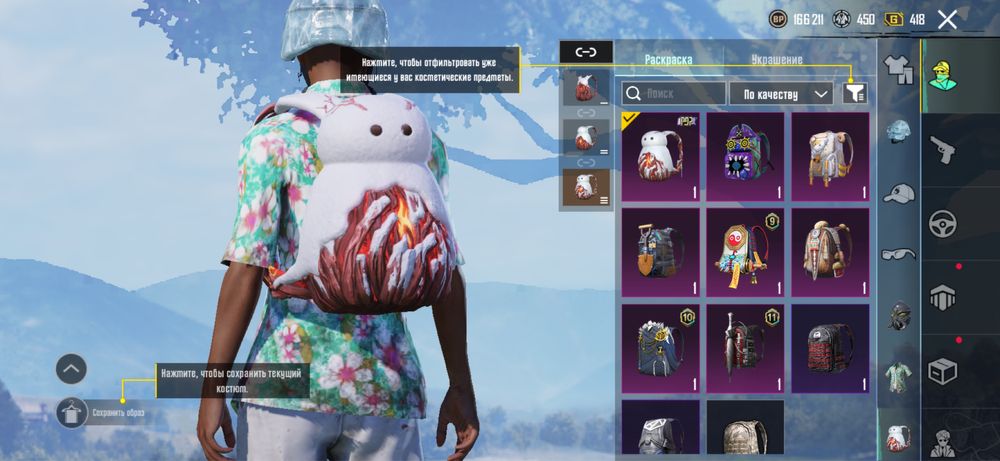Switch to the Украшение tab

(777, 60)
